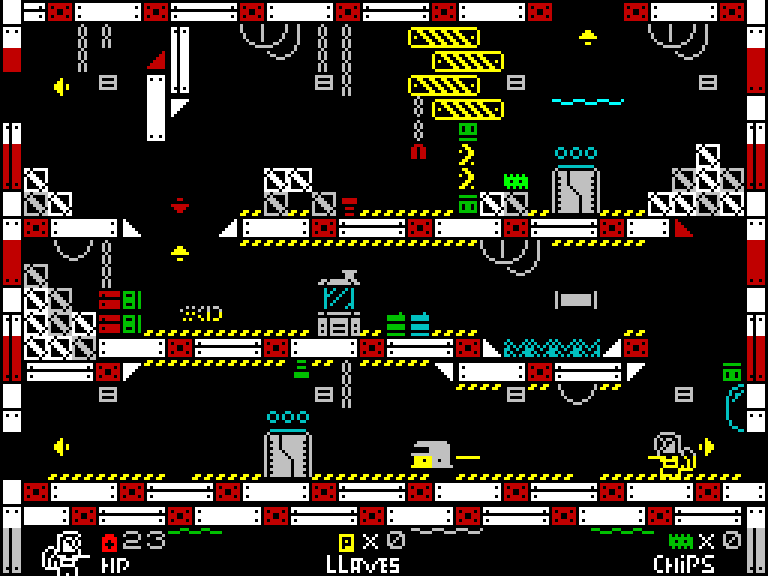Select the yellow key Llaves icon
768x576 pixels.
(x=347, y=542)
